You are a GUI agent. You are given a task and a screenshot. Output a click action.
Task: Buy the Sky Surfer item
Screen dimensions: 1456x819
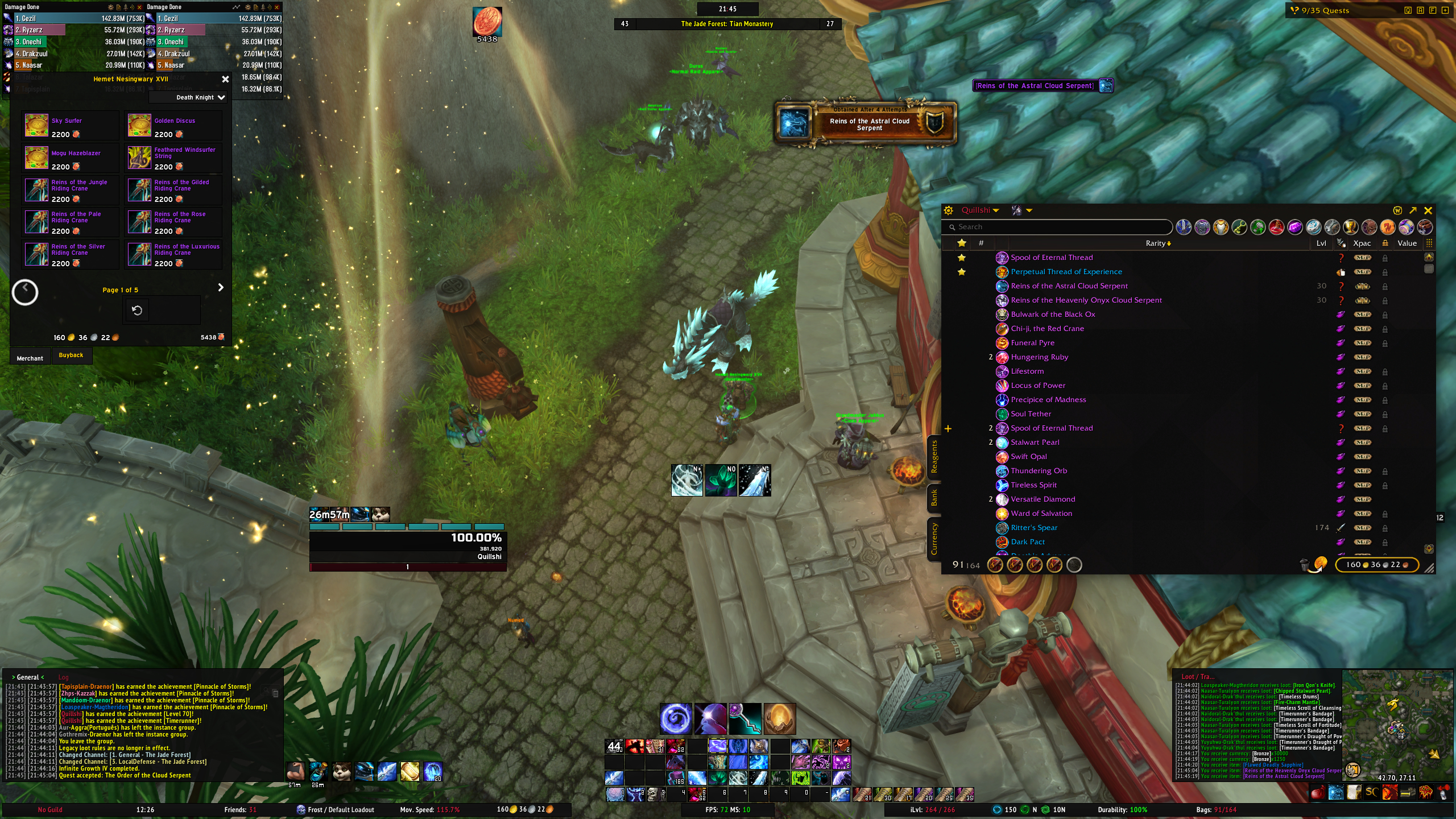(x=36, y=126)
